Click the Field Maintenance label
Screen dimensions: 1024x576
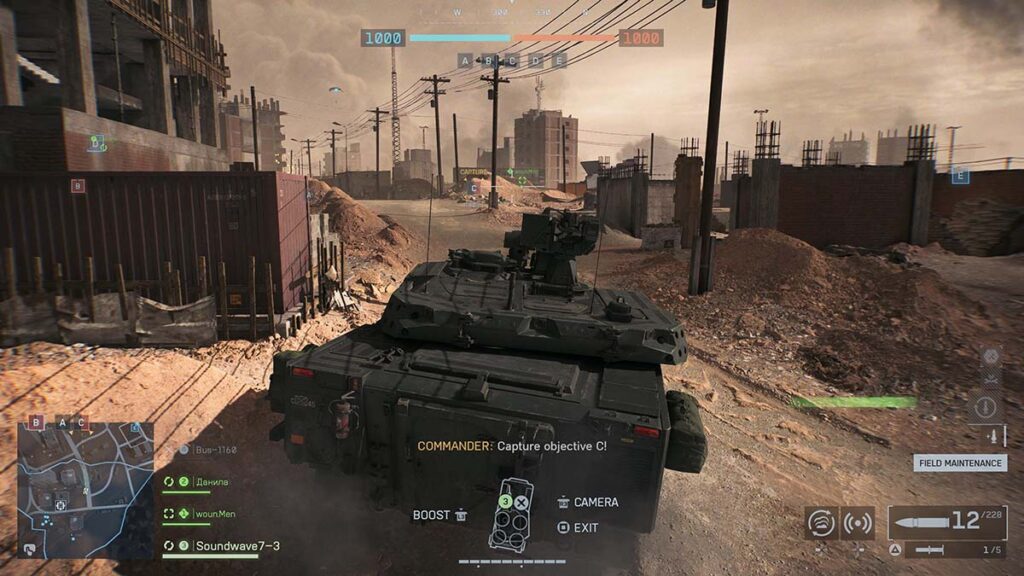[x=959, y=463]
